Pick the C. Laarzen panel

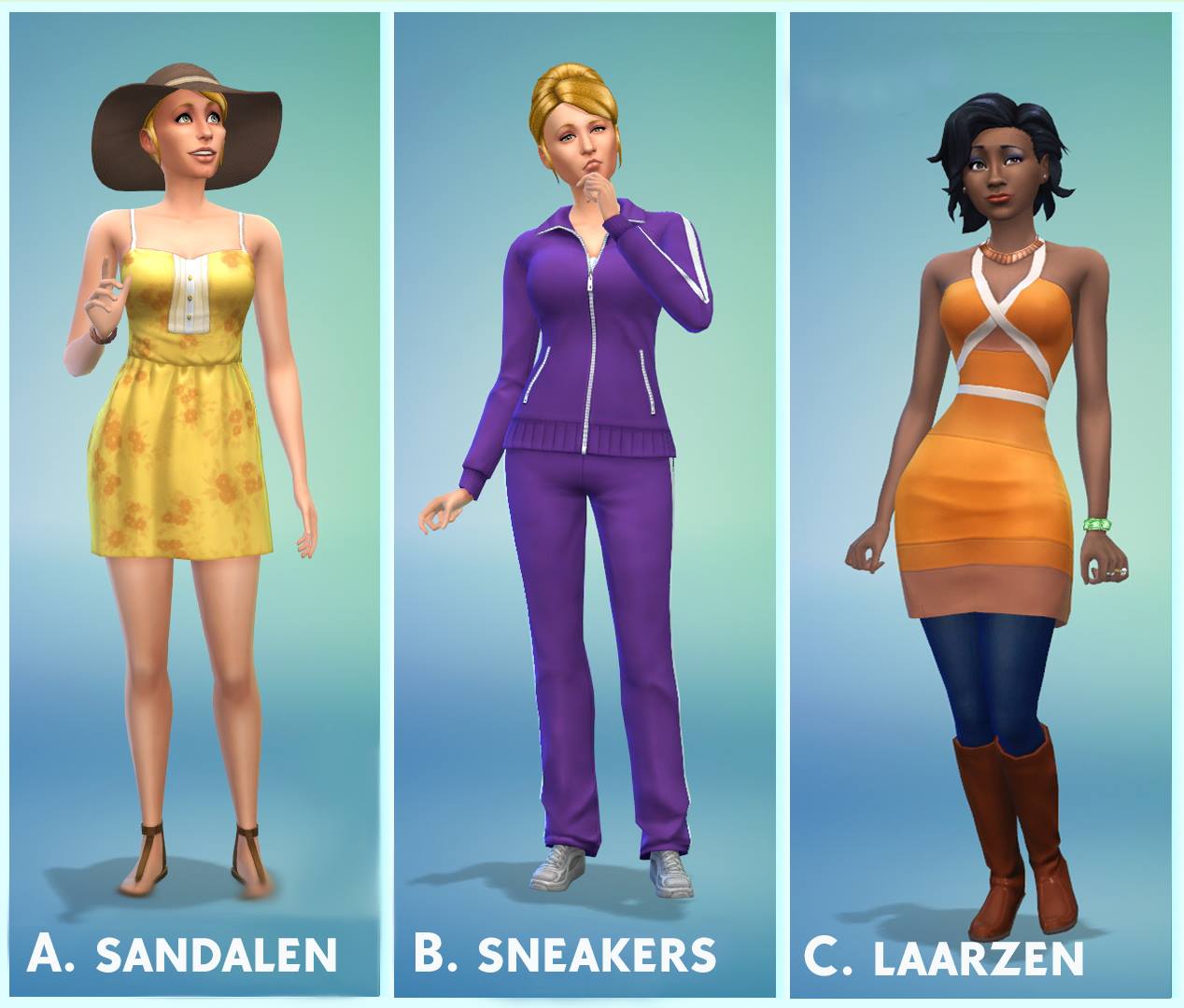click(980, 504)
